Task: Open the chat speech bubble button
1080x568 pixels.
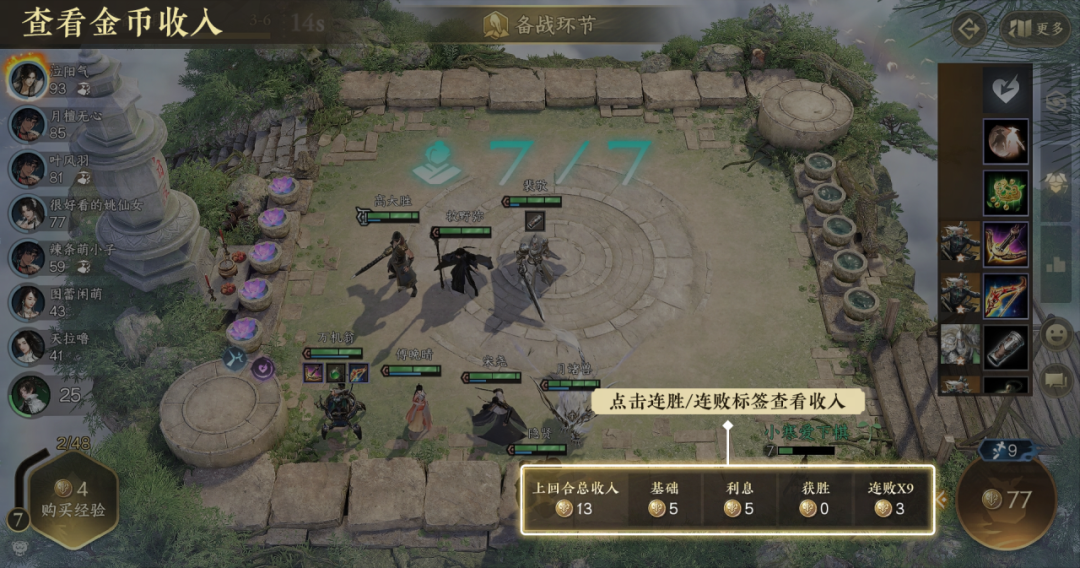Action: pos(1056,381)
